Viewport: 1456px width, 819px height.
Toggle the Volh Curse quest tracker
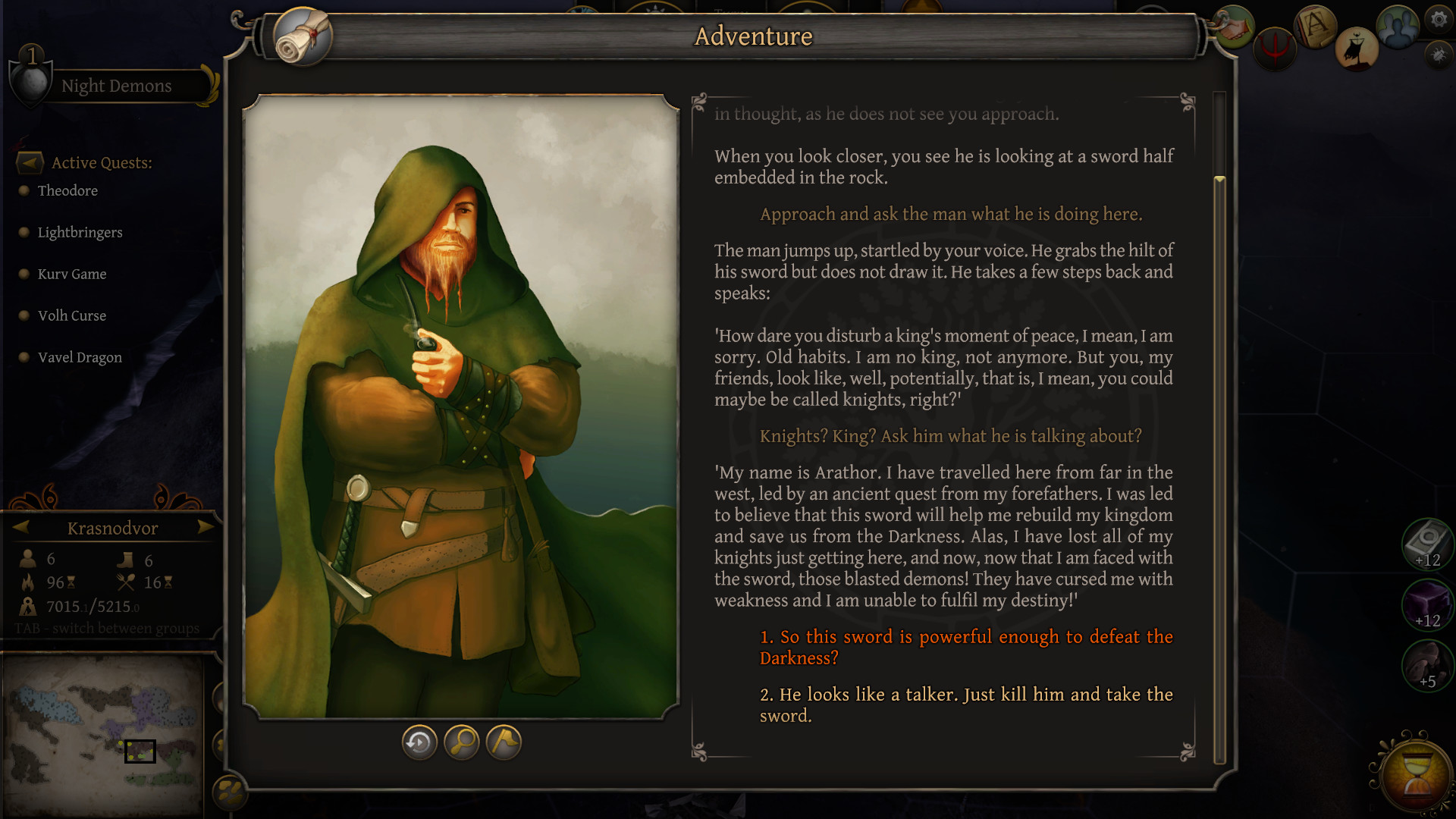25,315
